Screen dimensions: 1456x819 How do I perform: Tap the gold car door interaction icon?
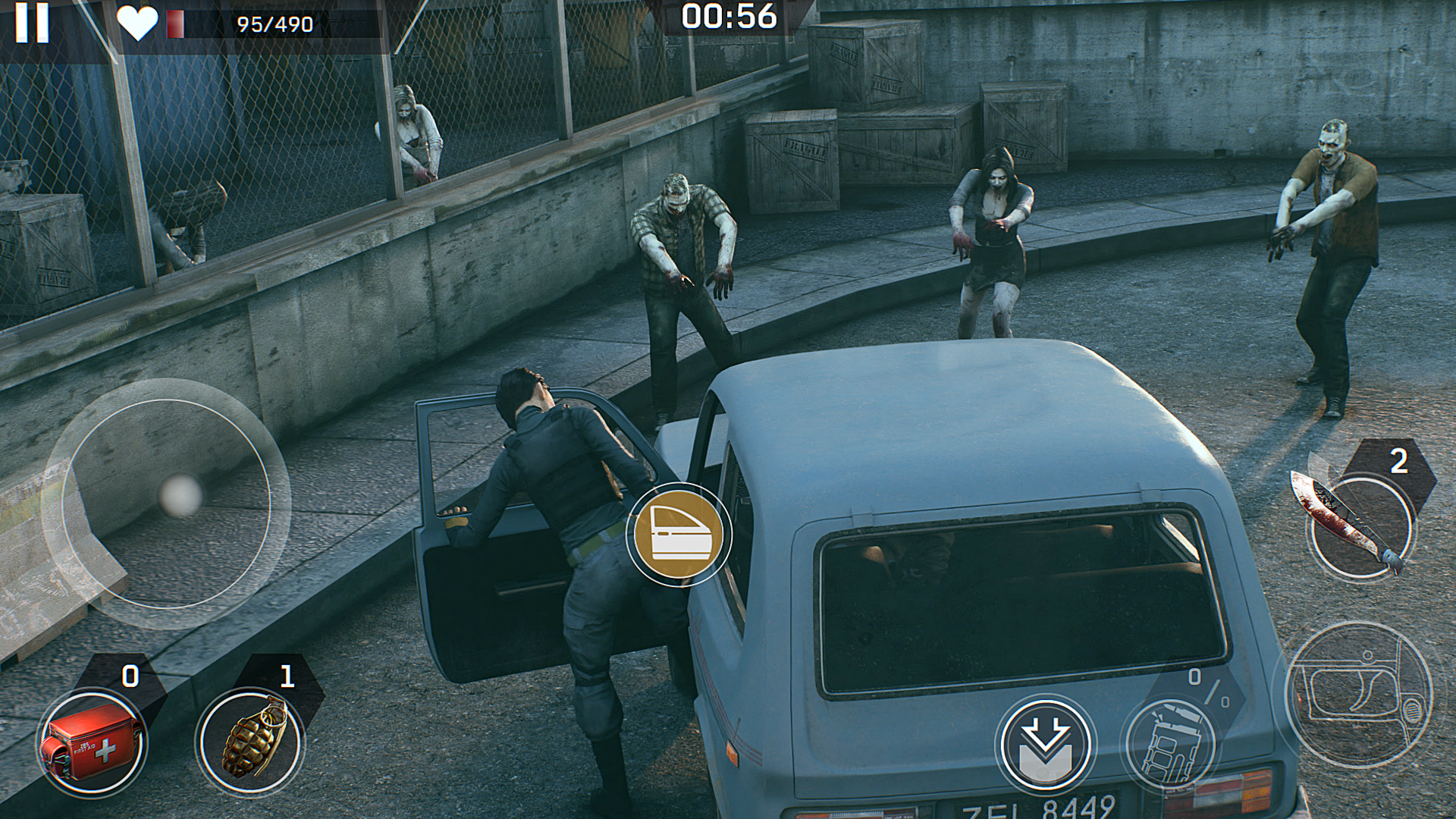point(677,534)
